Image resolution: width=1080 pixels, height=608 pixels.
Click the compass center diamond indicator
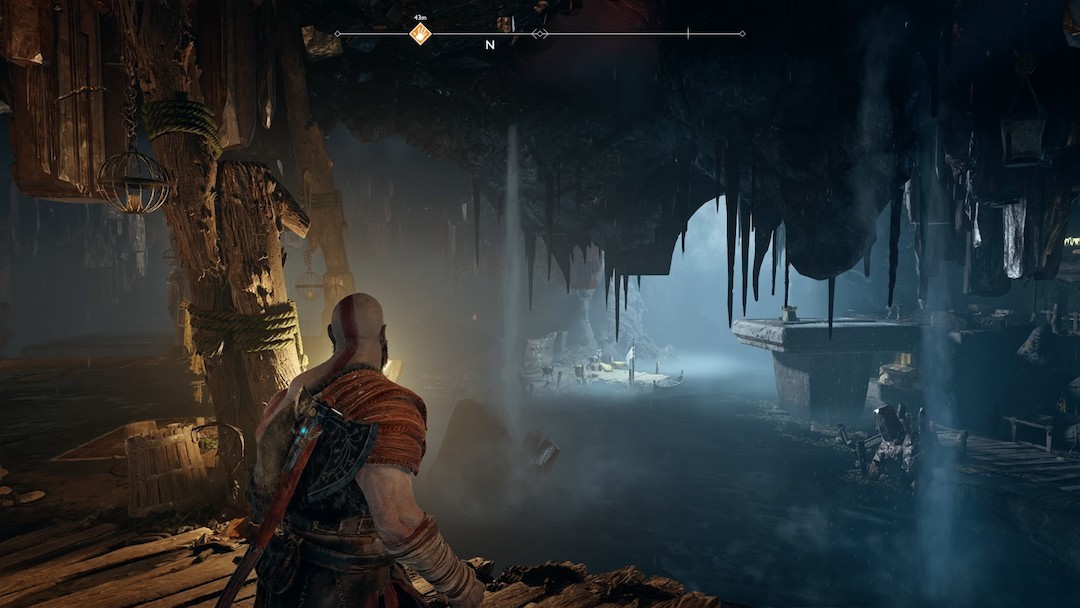[540, 34]
